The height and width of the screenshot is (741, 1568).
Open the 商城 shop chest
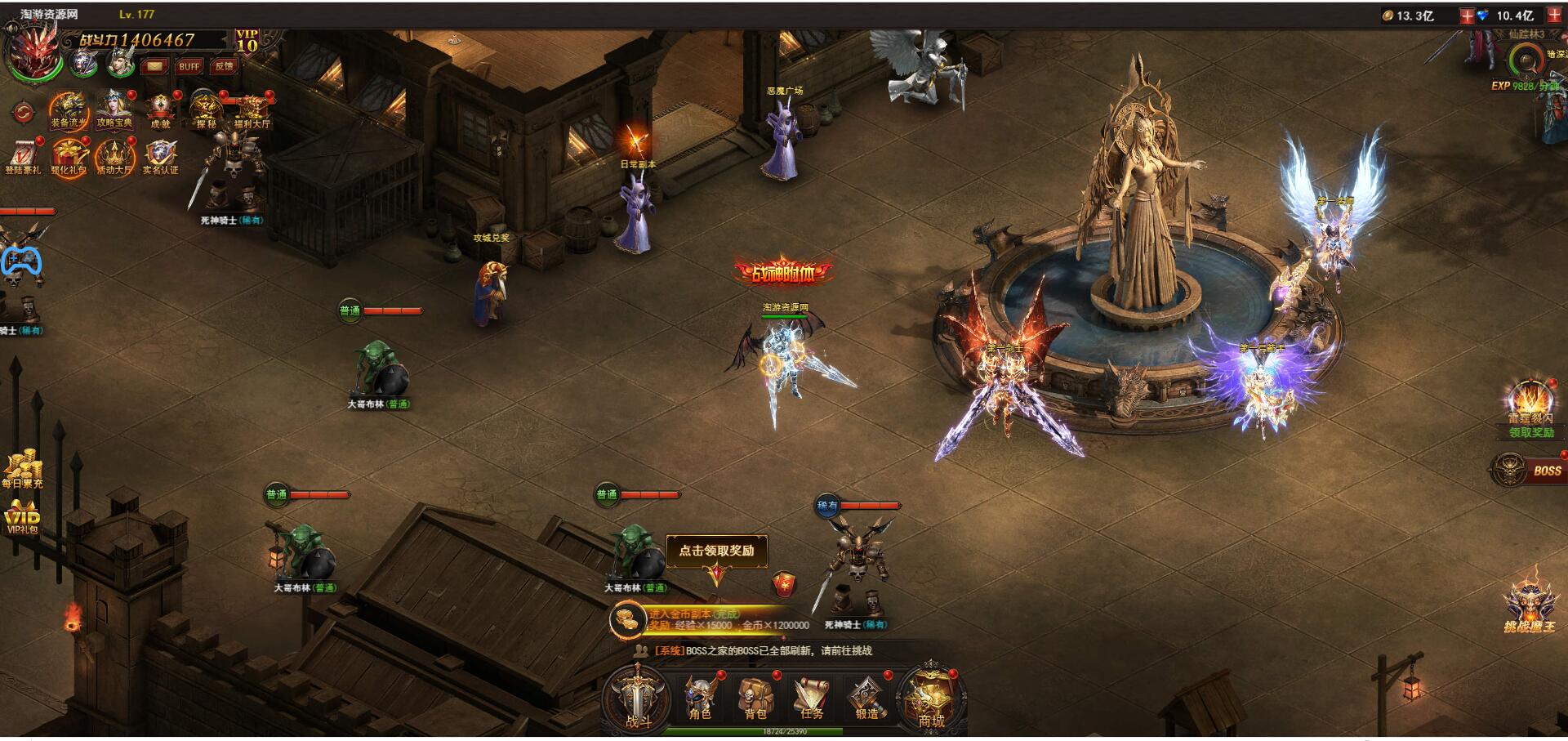pyautogui.click(x=931, y=699)
